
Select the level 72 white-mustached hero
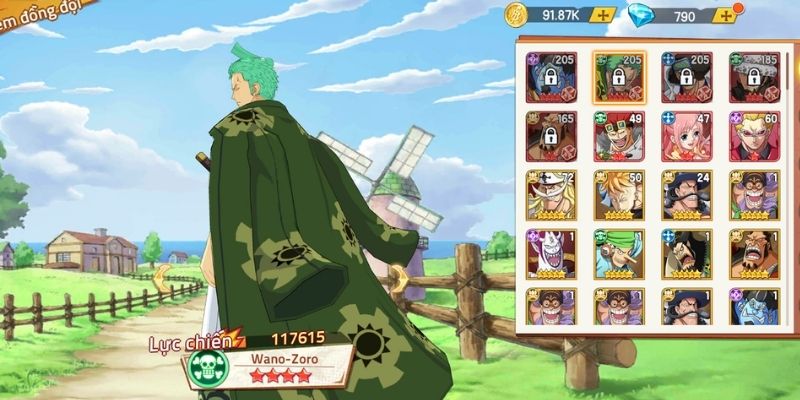[x=551, y=195]
